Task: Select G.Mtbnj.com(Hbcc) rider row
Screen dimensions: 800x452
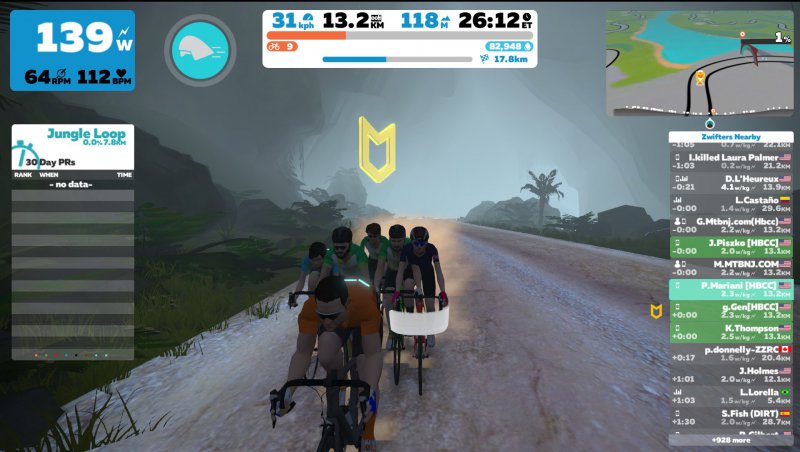Action: coord(731,225)
